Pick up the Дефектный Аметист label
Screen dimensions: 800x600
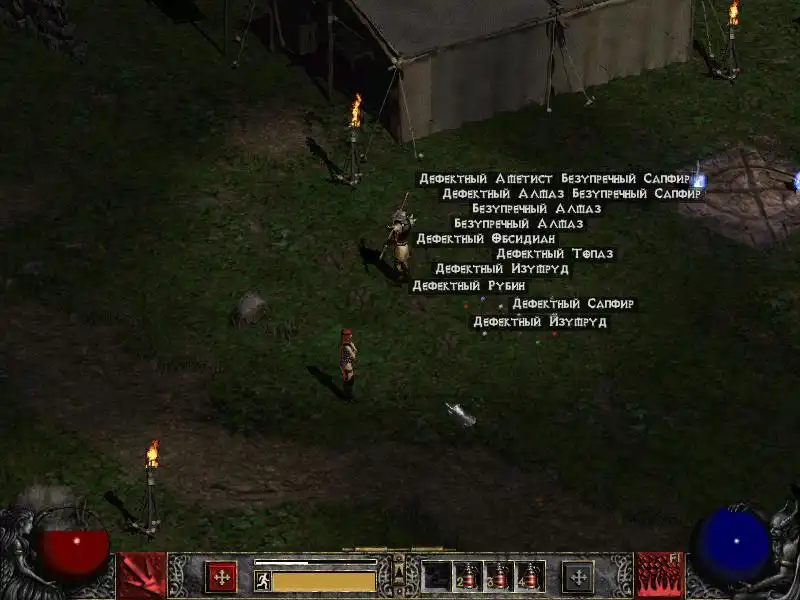point(487,179)
